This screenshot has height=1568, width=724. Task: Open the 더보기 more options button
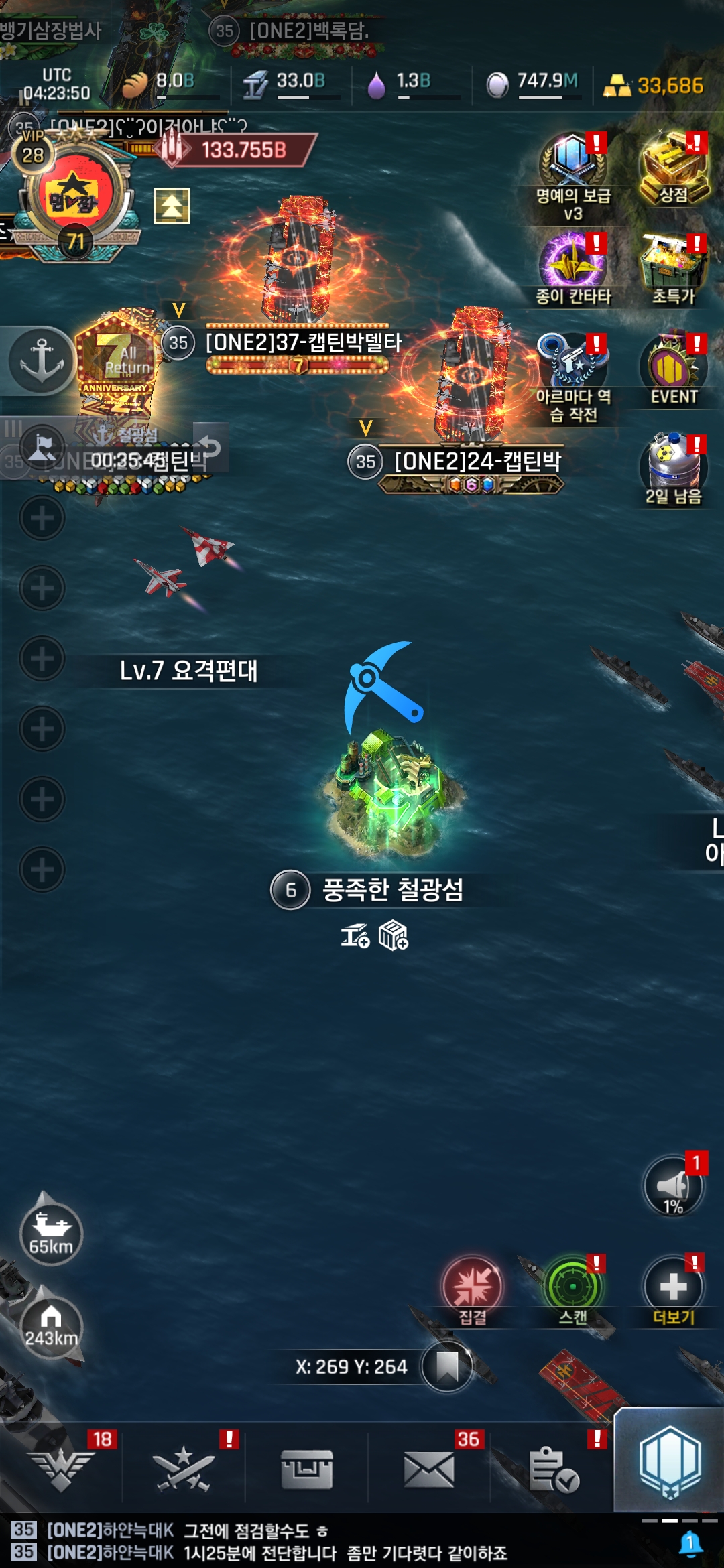point(673,1287)
